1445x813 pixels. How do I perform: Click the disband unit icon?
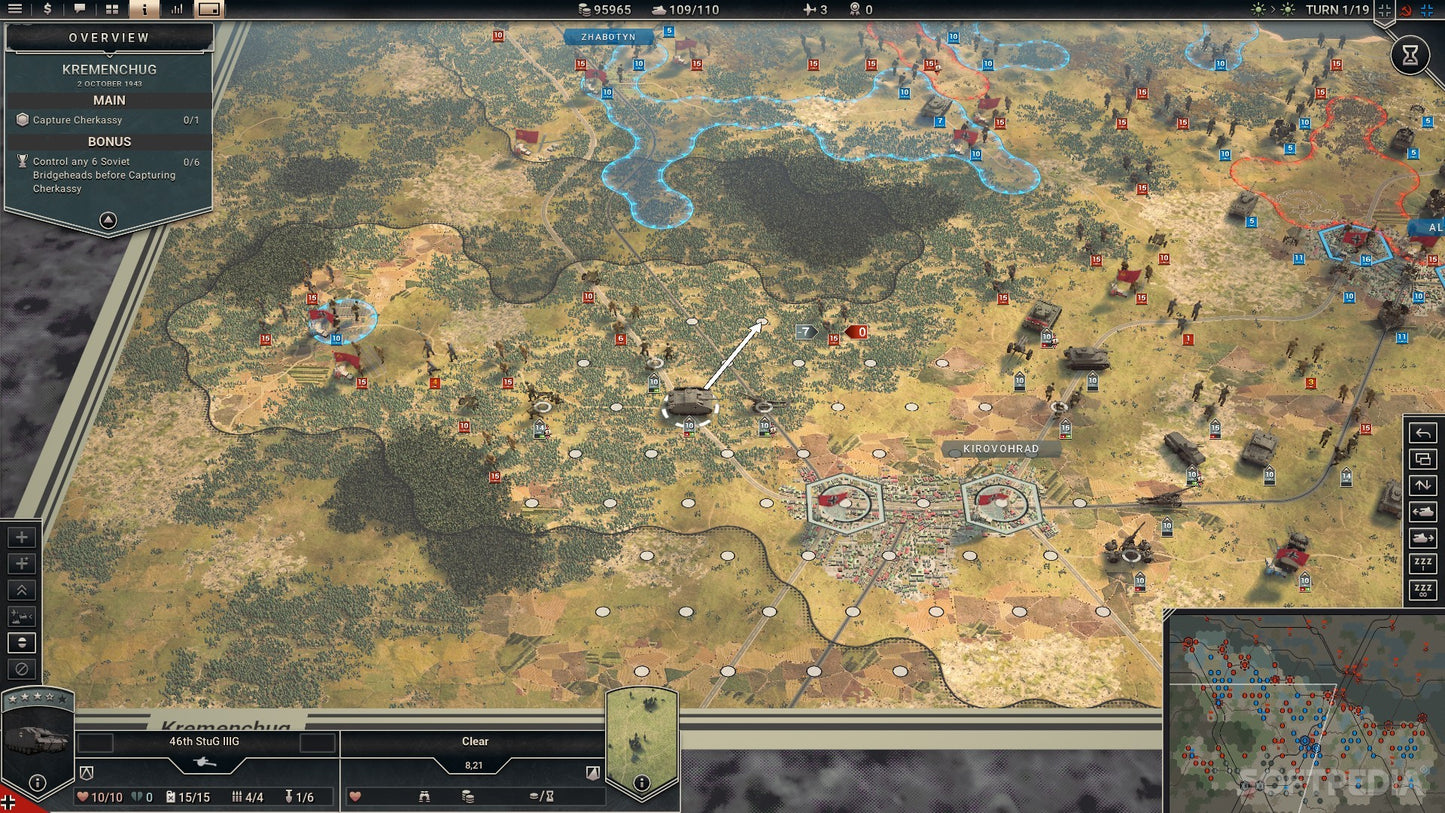point(21,669)
